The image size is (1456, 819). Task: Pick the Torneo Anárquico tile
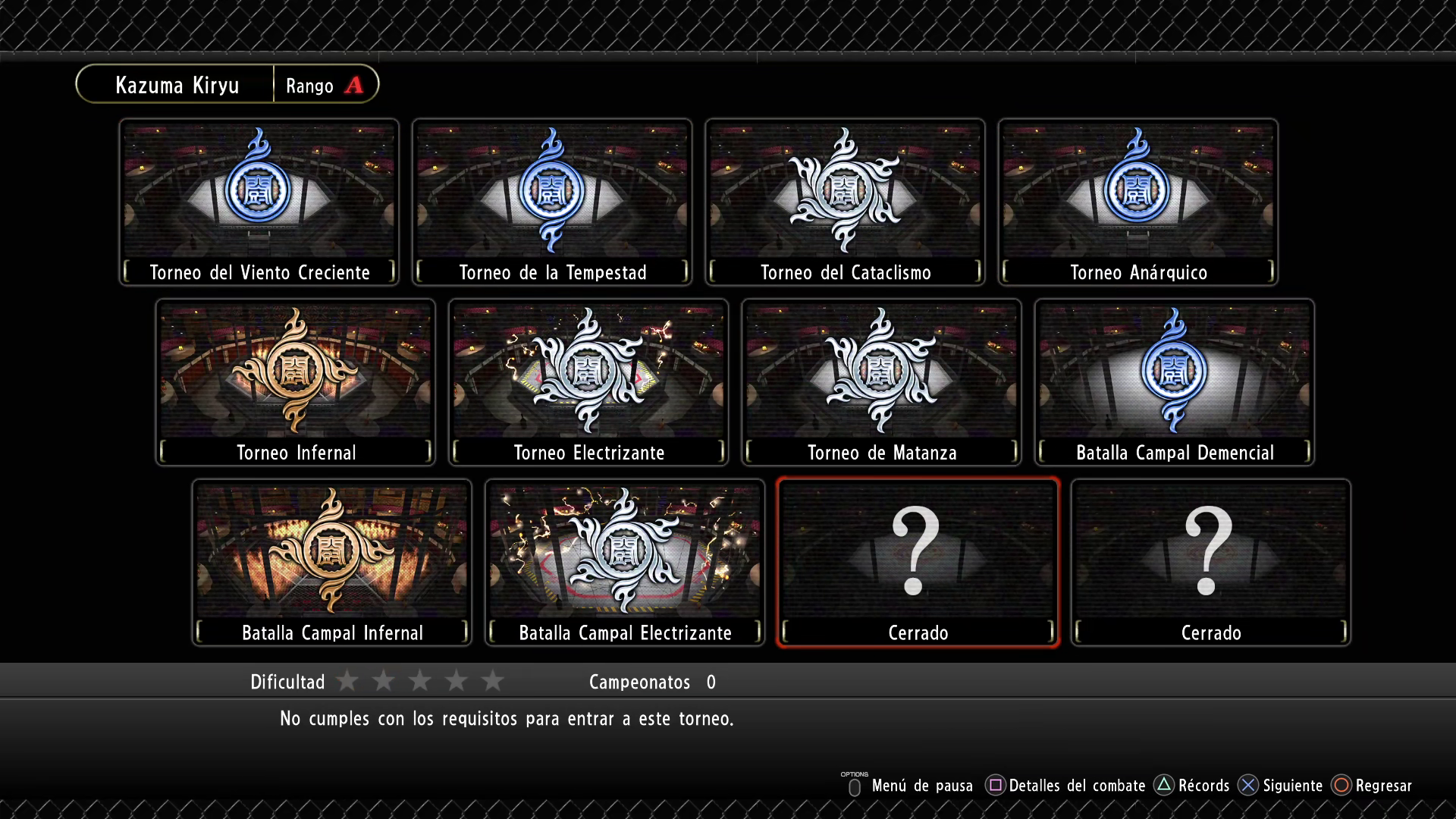tap(1137, 202)
